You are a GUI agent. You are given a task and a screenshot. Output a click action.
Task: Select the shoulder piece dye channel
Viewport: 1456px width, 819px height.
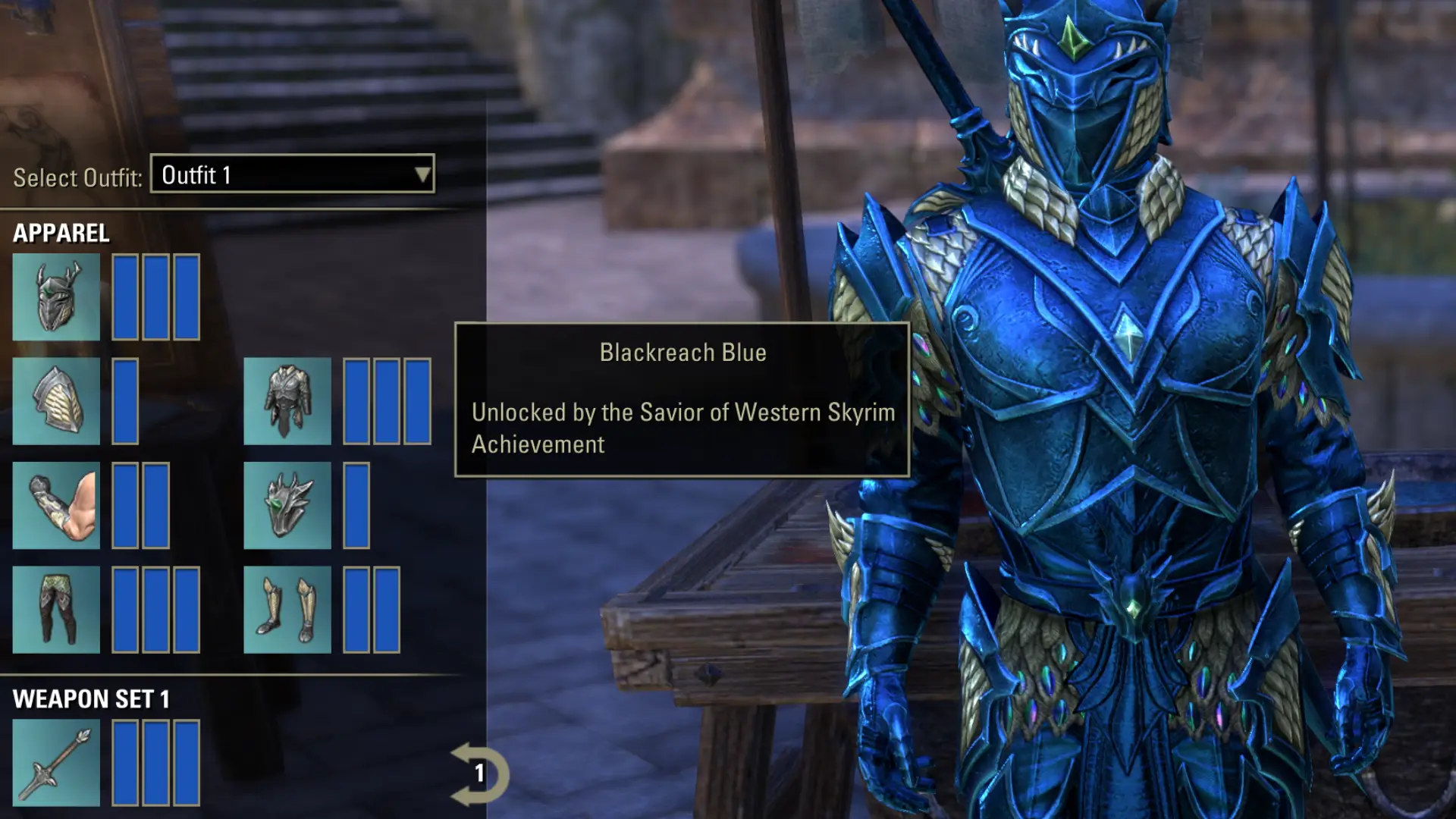[124, 402]
